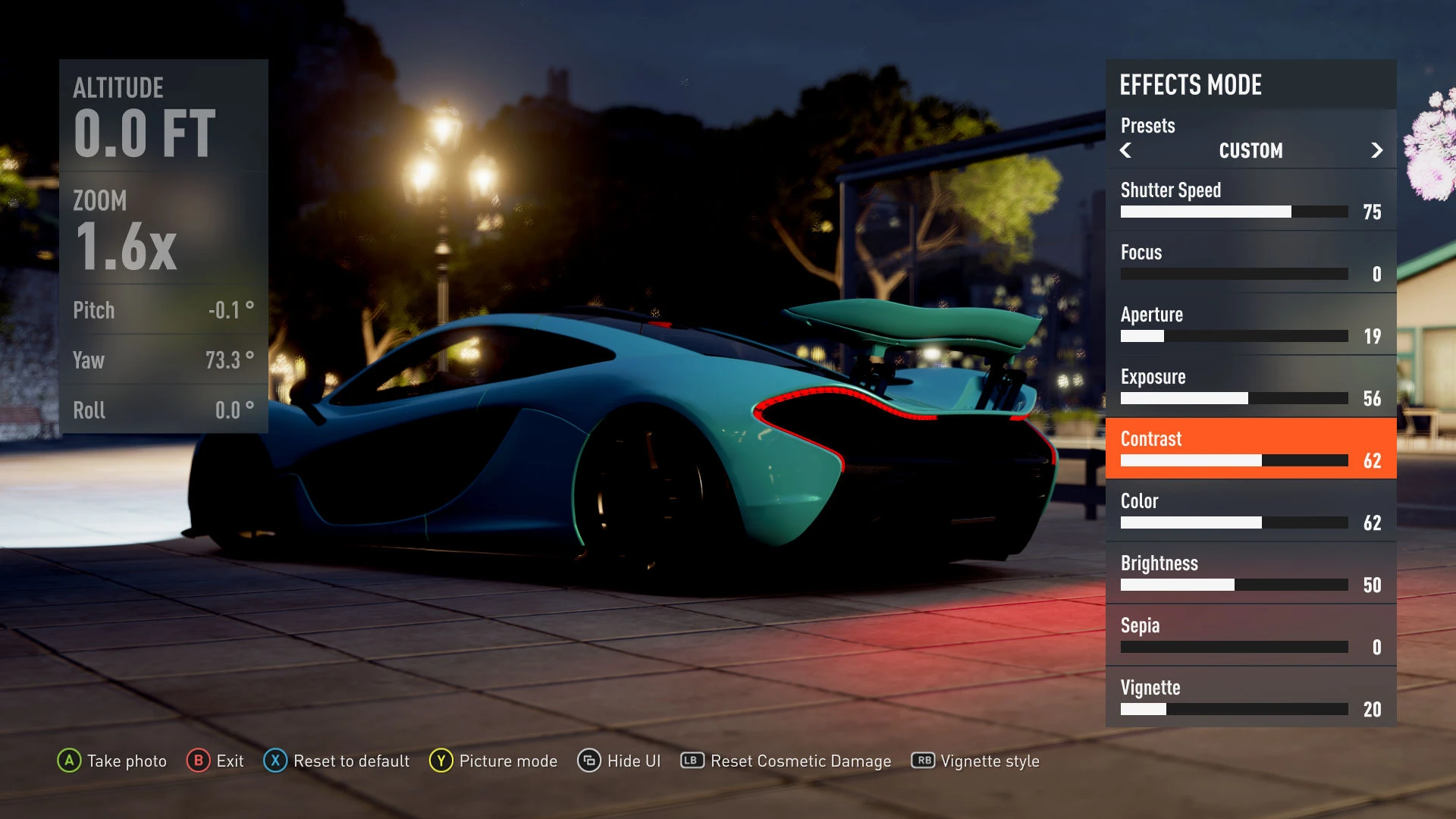Adjust the Shutter Speed slider
Viewport: 1456px width, 819px height.
1234,212
